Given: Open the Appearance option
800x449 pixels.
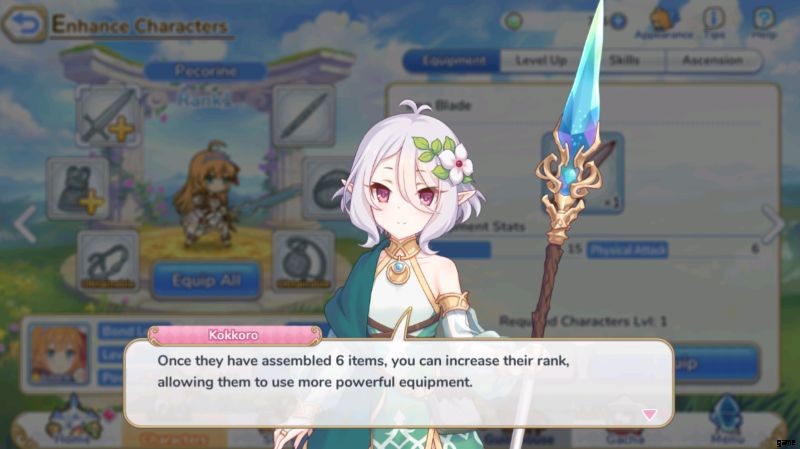Looking at the screenshot, I should 664,21.
